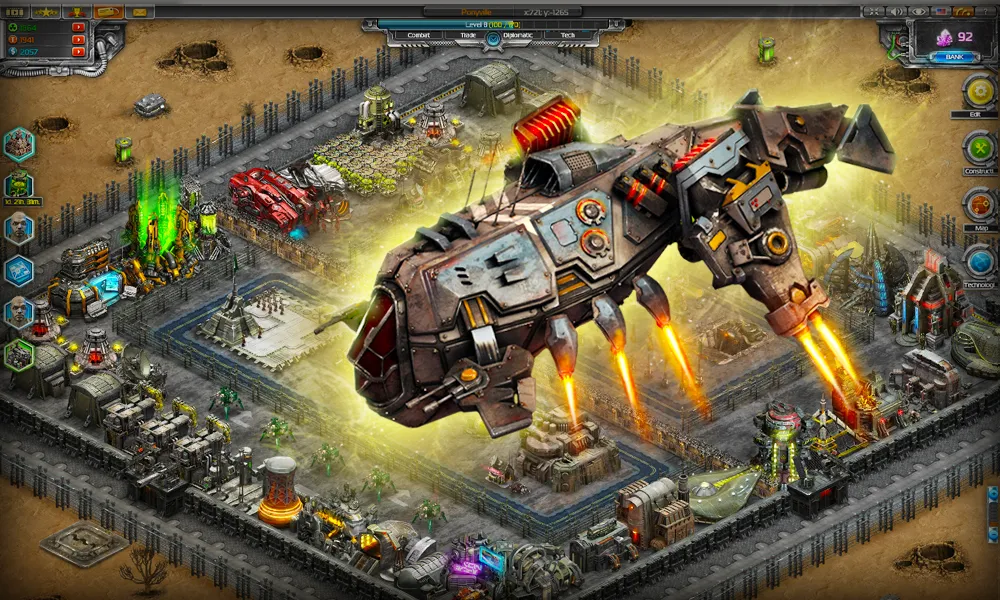The image size is (1000, 600).
Task: Show the Tech tab
Action: point(567,34)
